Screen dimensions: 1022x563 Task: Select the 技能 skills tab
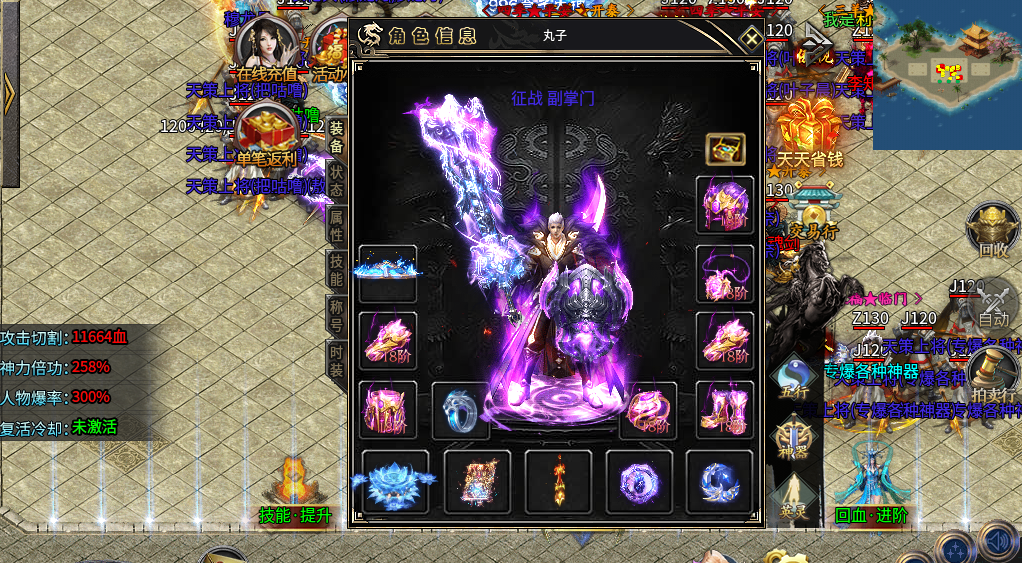pyautogui.click(x=336, y=268)
